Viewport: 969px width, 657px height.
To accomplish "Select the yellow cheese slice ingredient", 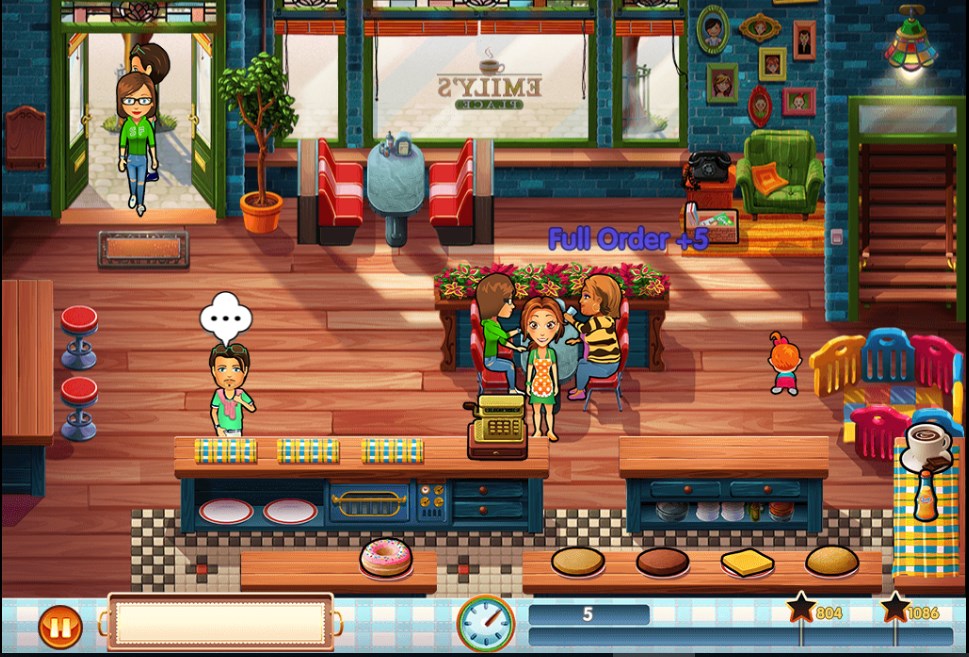I will coord(747,563).
